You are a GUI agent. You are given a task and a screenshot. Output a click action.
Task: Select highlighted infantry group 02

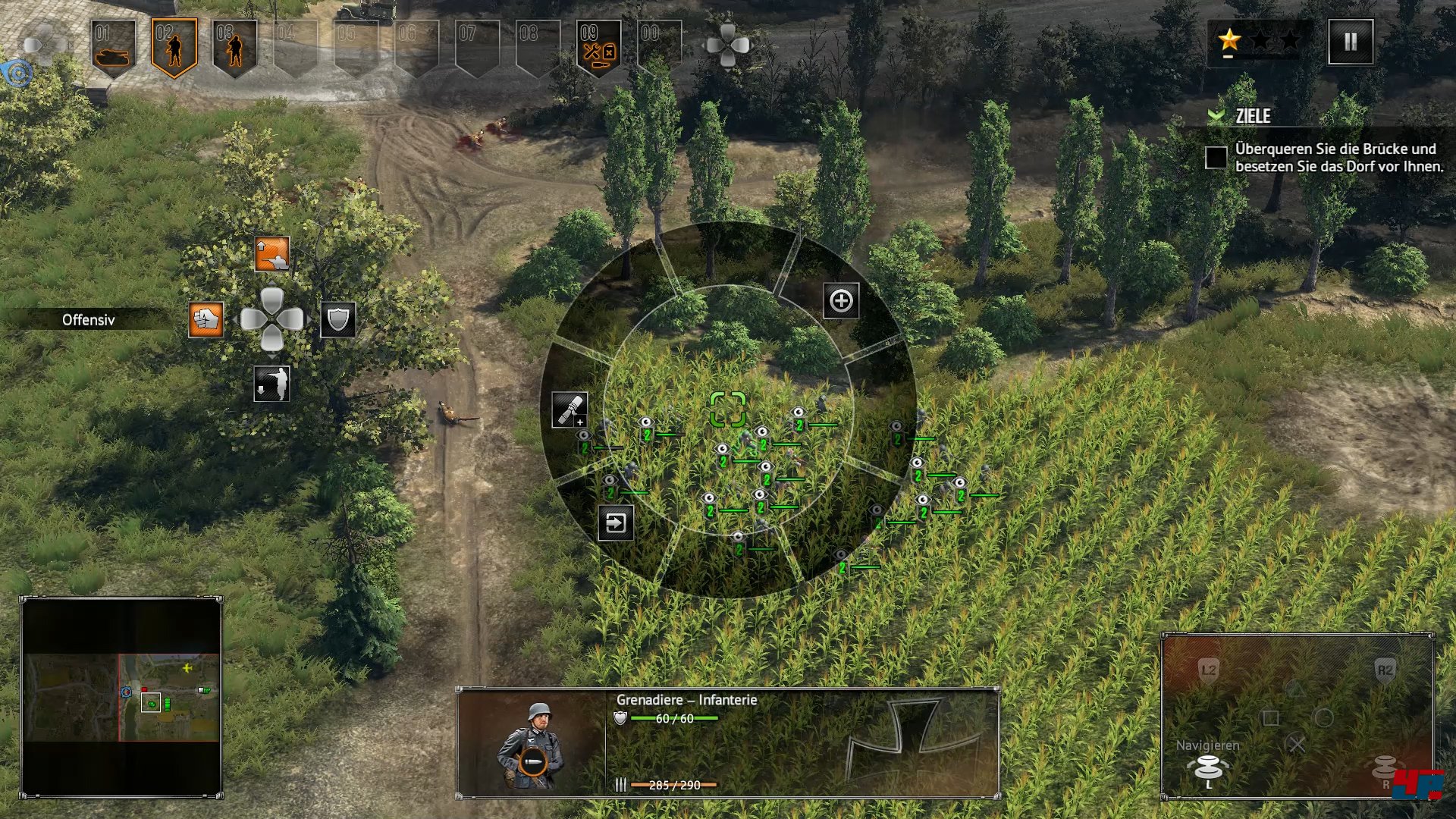(x=174, y=47)
